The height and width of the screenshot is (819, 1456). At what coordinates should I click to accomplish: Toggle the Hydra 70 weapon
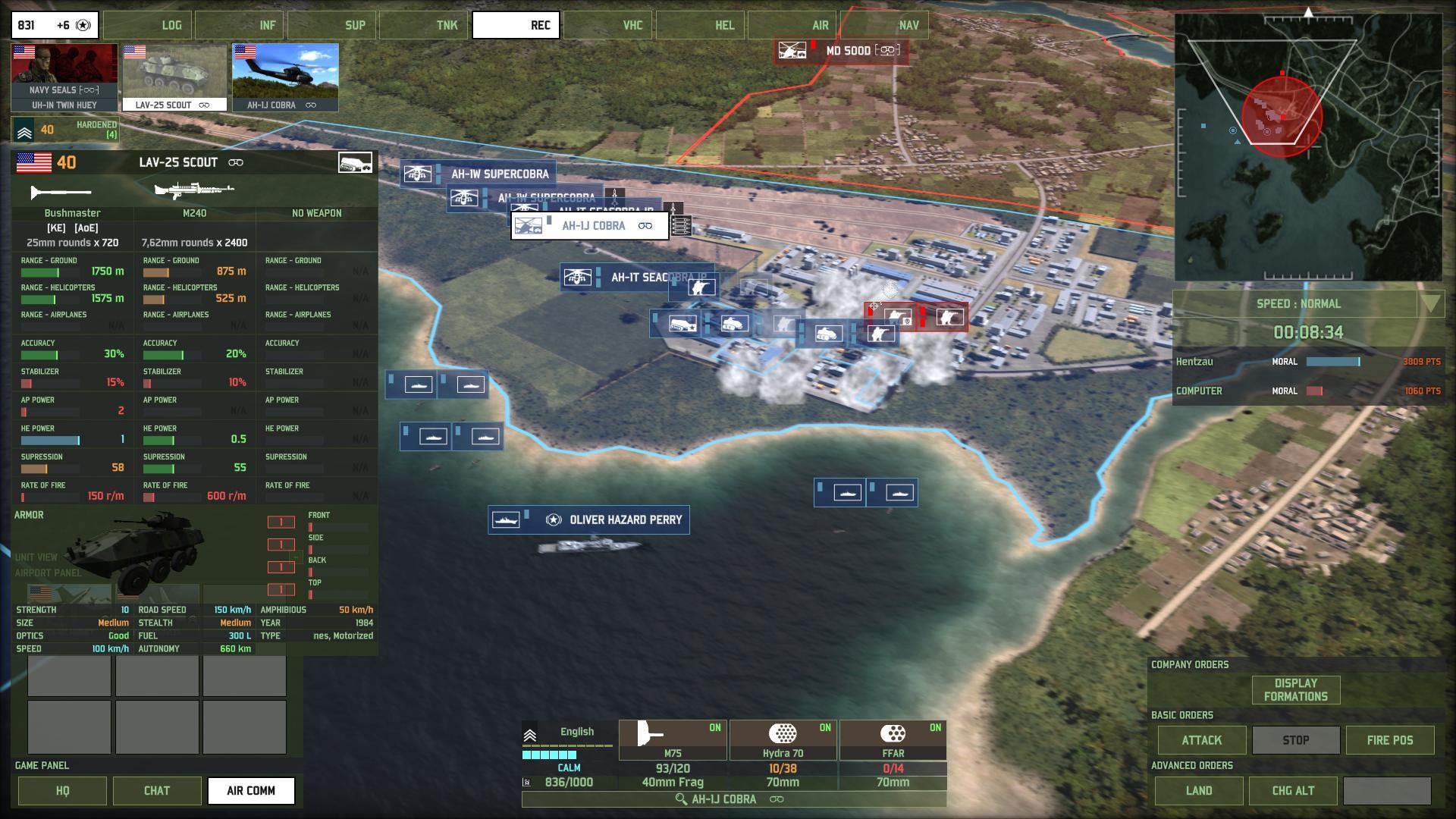pos(783,740)
